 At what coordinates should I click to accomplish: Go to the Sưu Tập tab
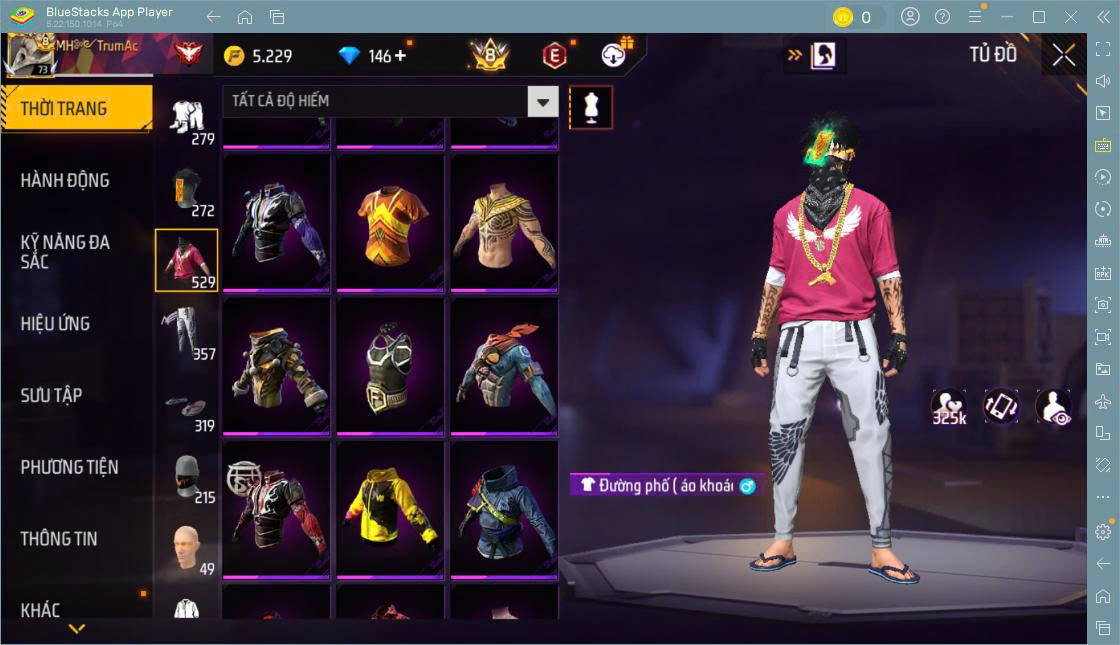51,395
